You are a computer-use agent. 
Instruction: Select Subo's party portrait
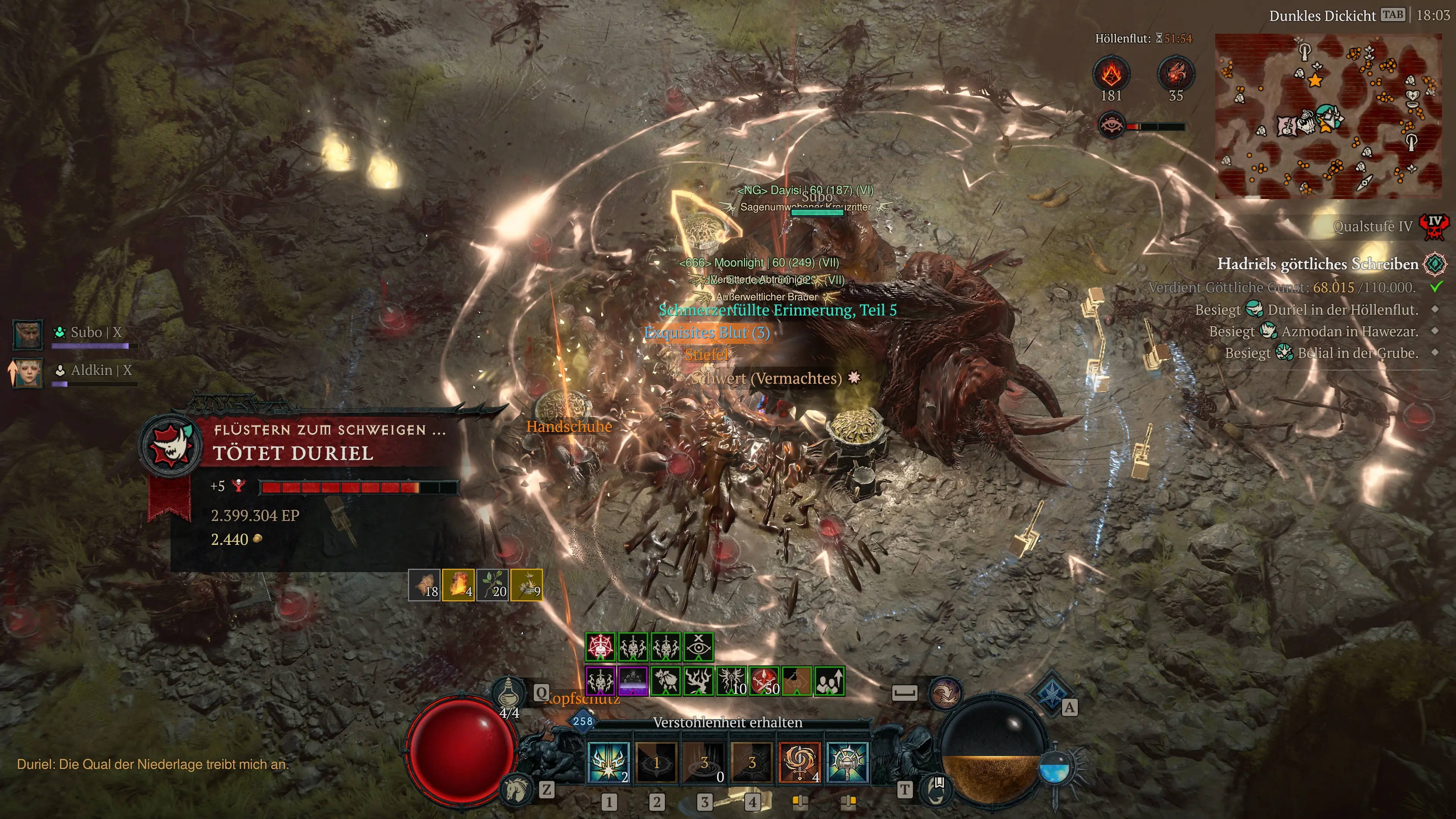pos(28,334)
